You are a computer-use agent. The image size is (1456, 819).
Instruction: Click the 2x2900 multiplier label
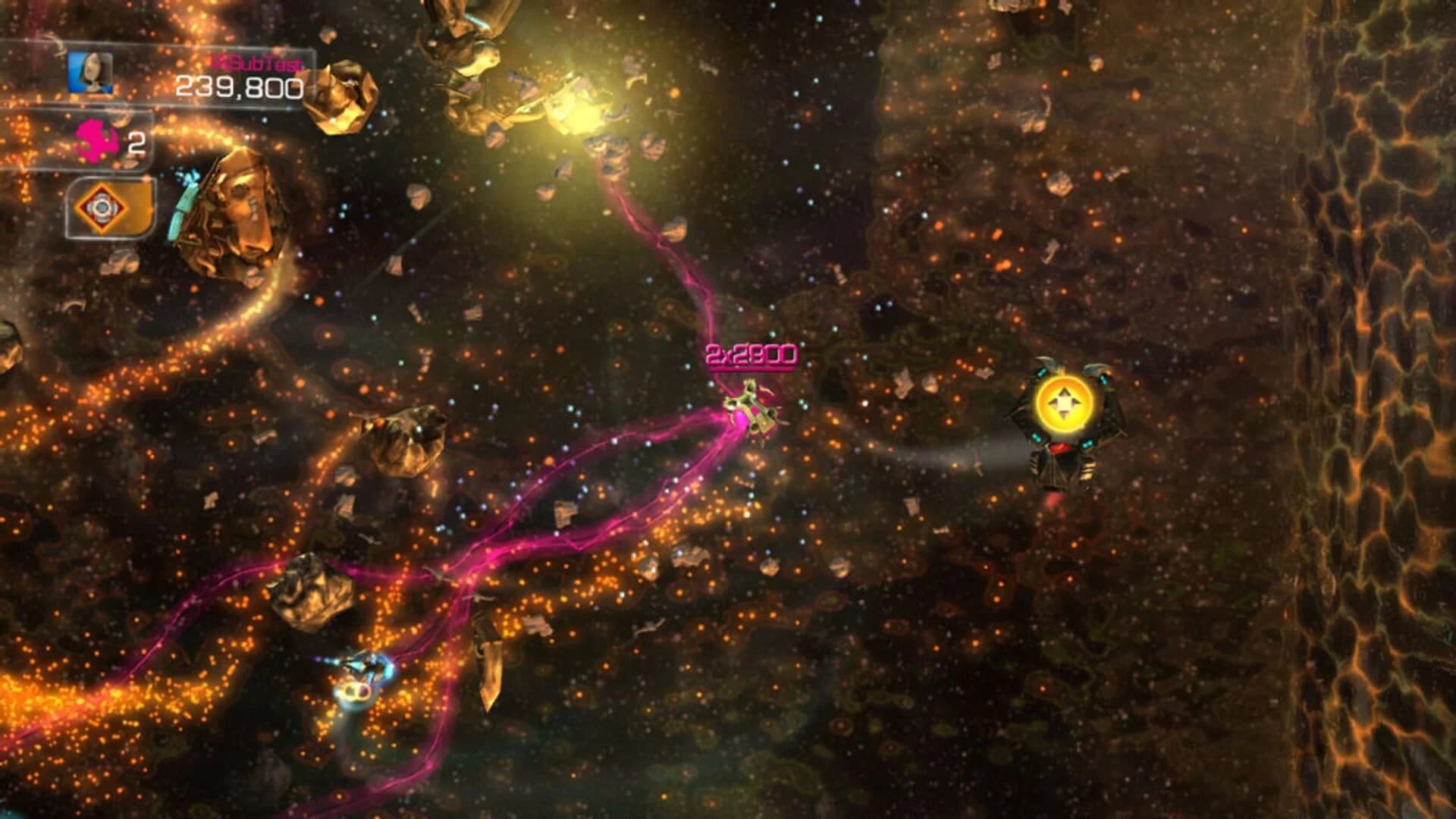(x=755, y=353)
